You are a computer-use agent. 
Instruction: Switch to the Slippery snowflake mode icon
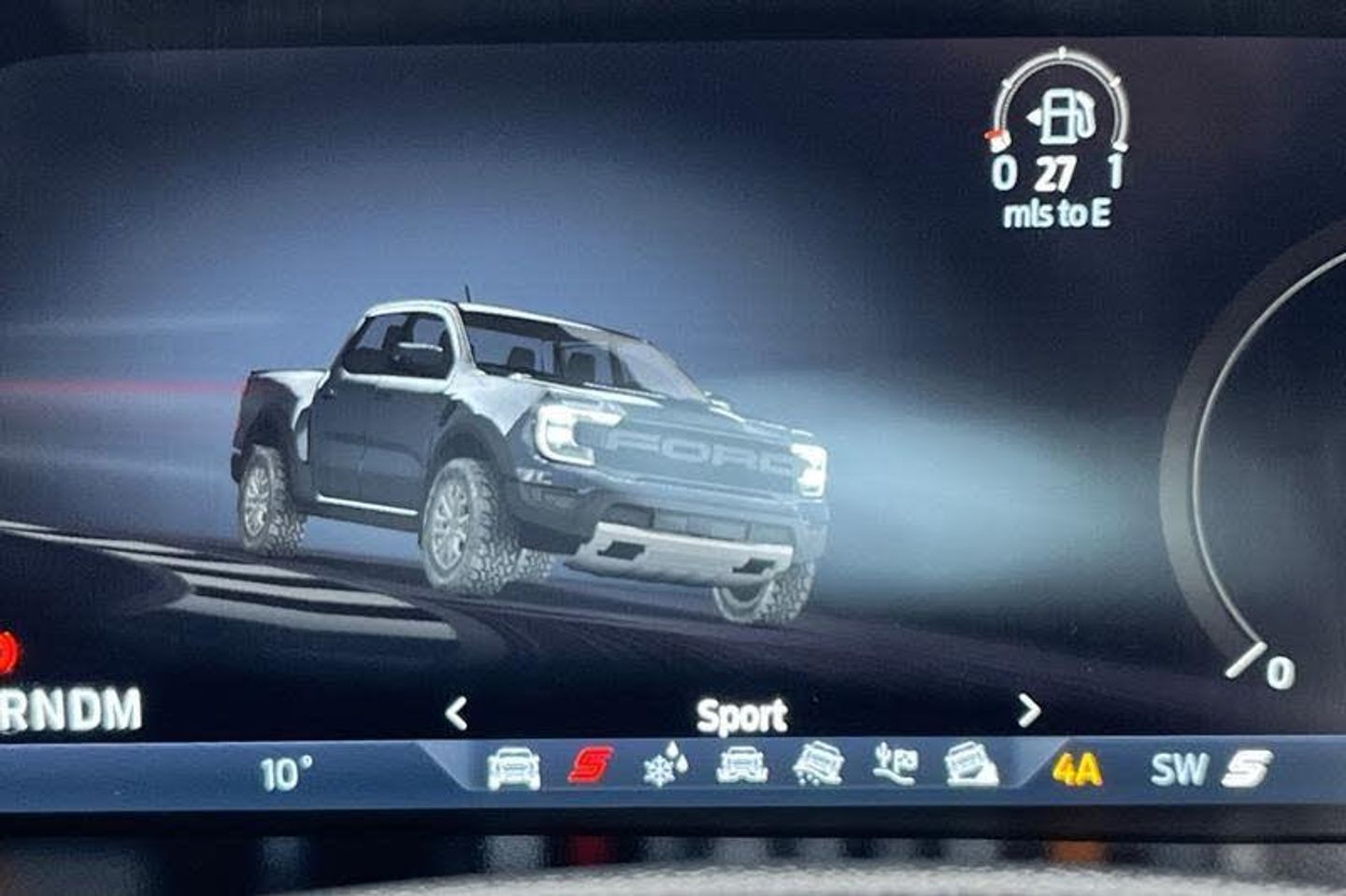point(666,767)
